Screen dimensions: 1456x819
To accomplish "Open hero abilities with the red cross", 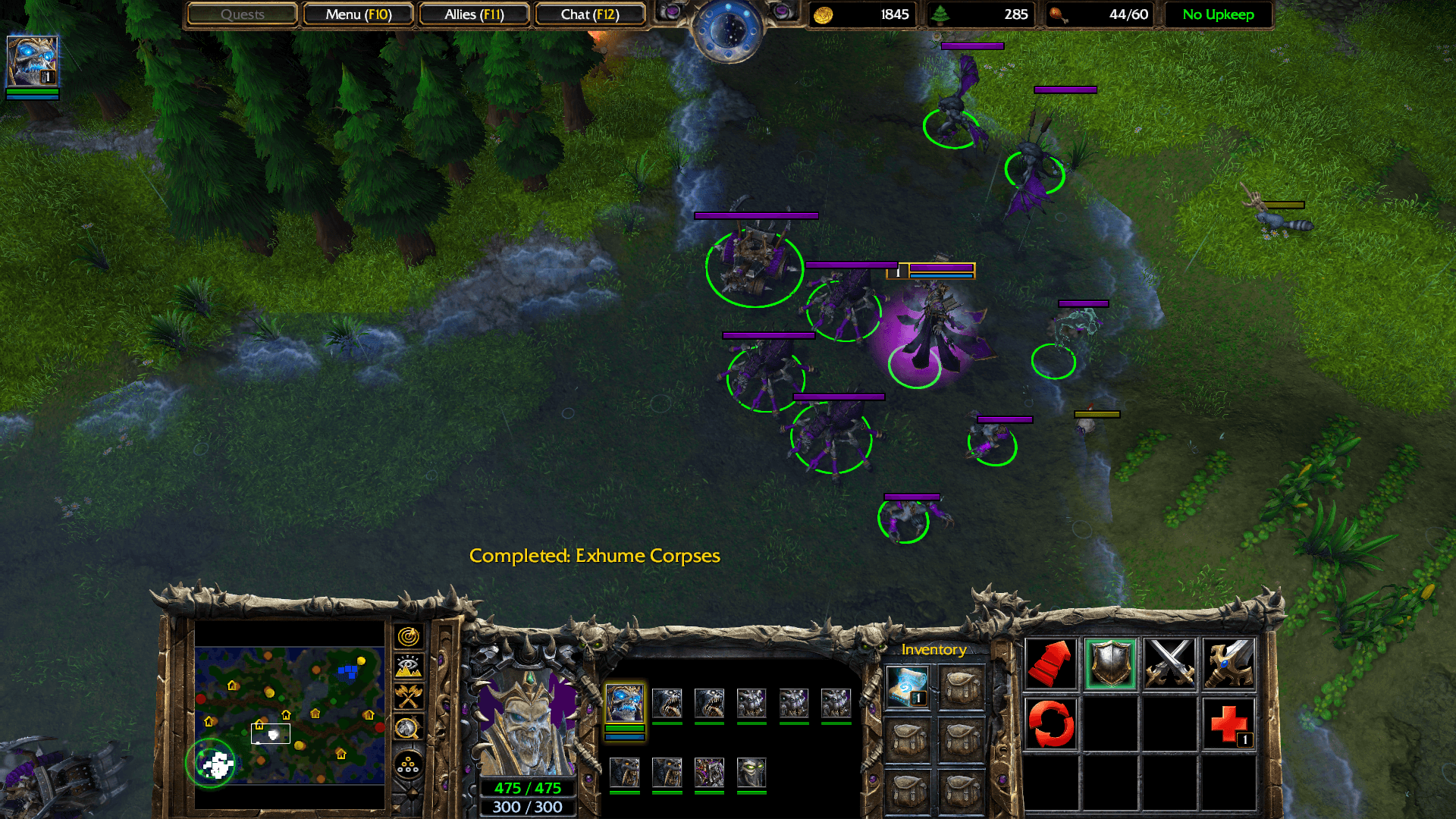I will click(1228, 723).
